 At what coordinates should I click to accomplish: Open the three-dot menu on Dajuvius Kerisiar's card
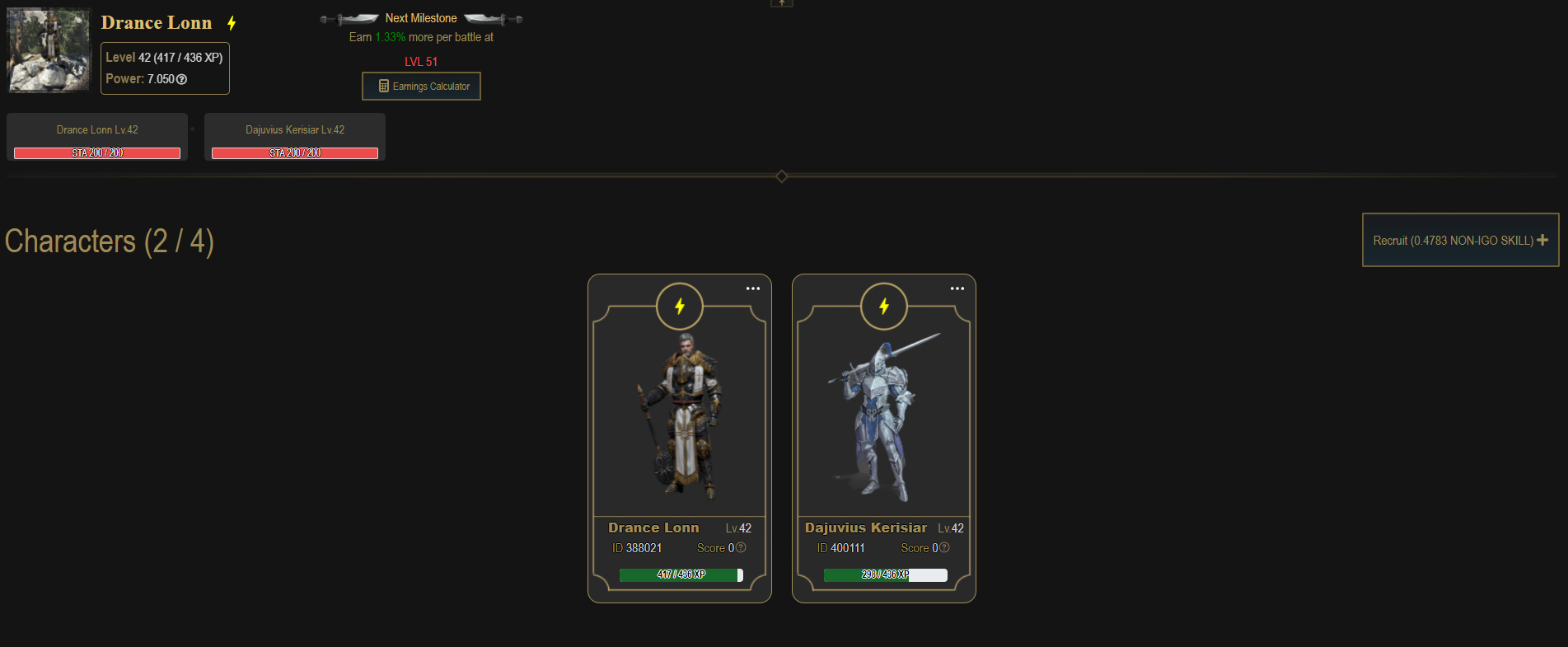point(957,288)
